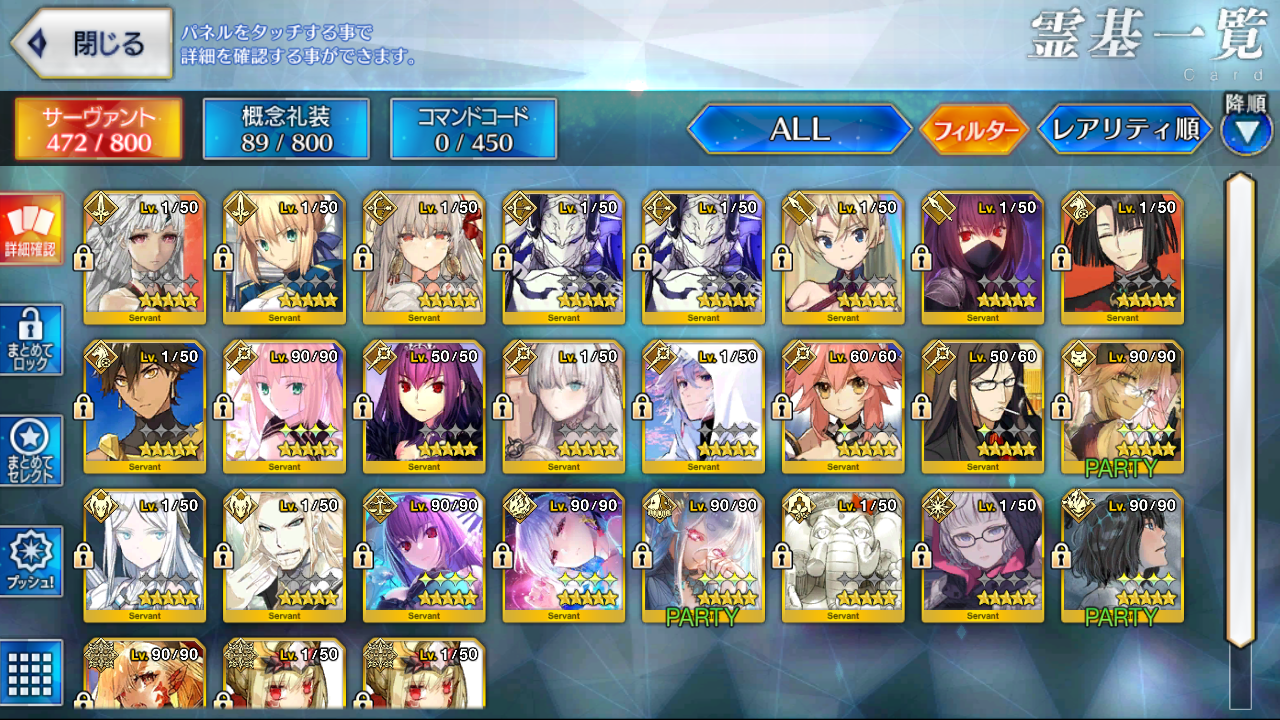Open the 概念礼装 tab
The height and width of the screenshot is (720, 1280).
[x=286, y=129]
